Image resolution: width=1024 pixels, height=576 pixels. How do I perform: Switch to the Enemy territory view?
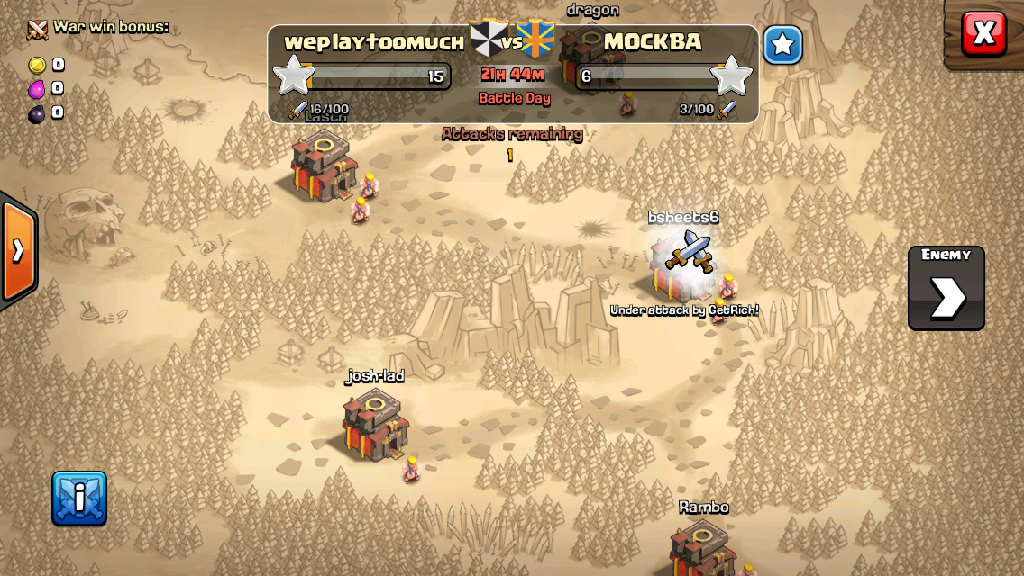point(946,288)
